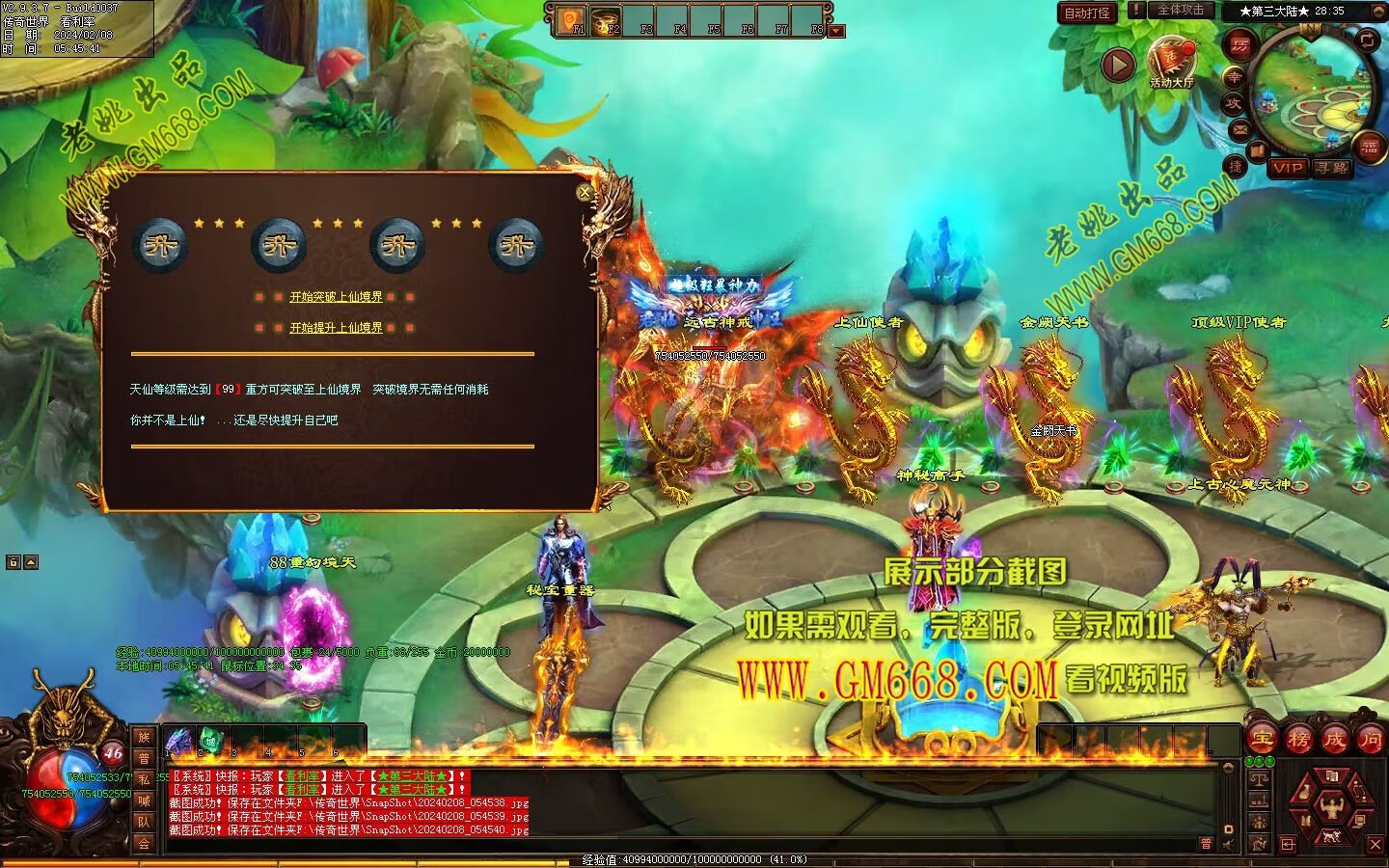The width and height of the screenshot is (1389, 868).
Task: Choose 开始突破上仙境界 option
Action: pos(336,297)
